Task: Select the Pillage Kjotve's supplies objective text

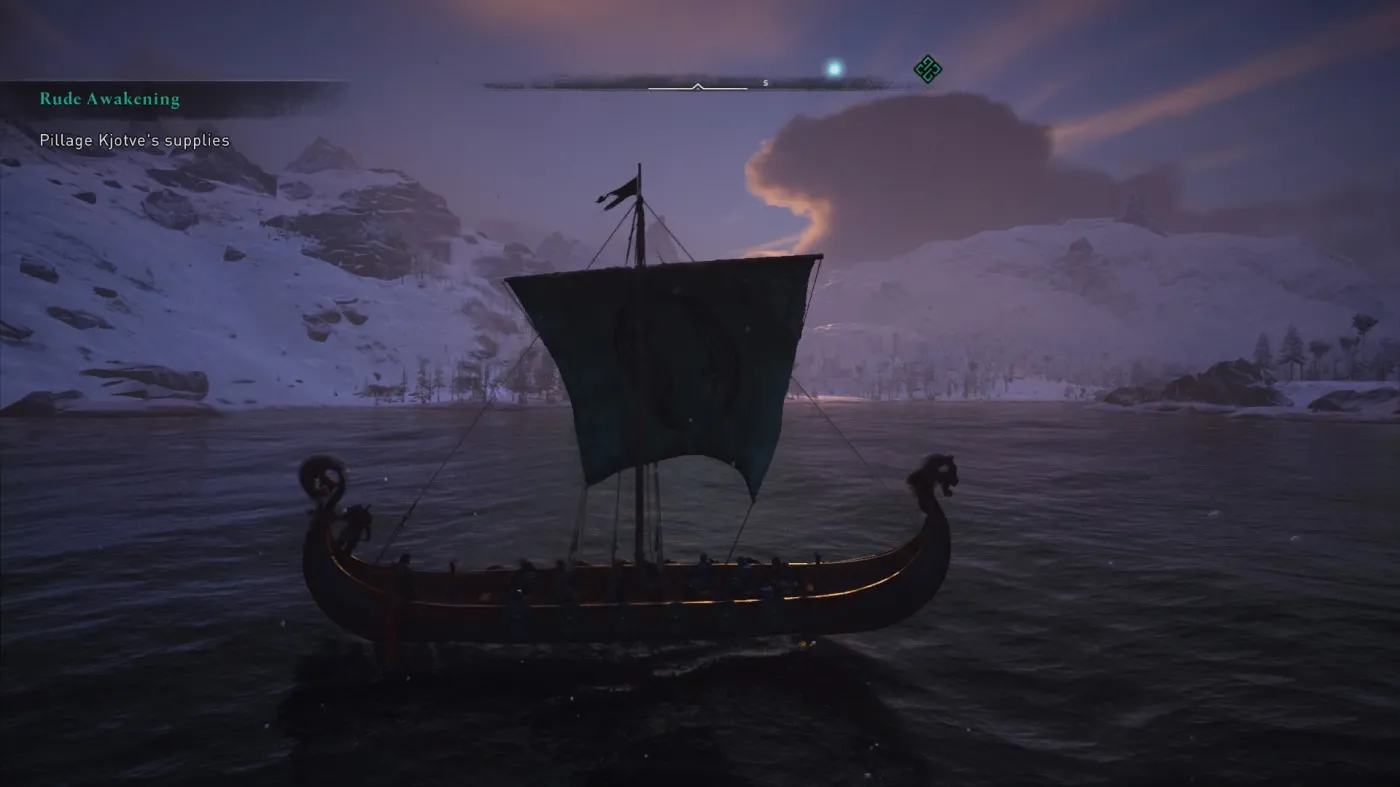Action: pyautogui.click(x=133, y=140)
